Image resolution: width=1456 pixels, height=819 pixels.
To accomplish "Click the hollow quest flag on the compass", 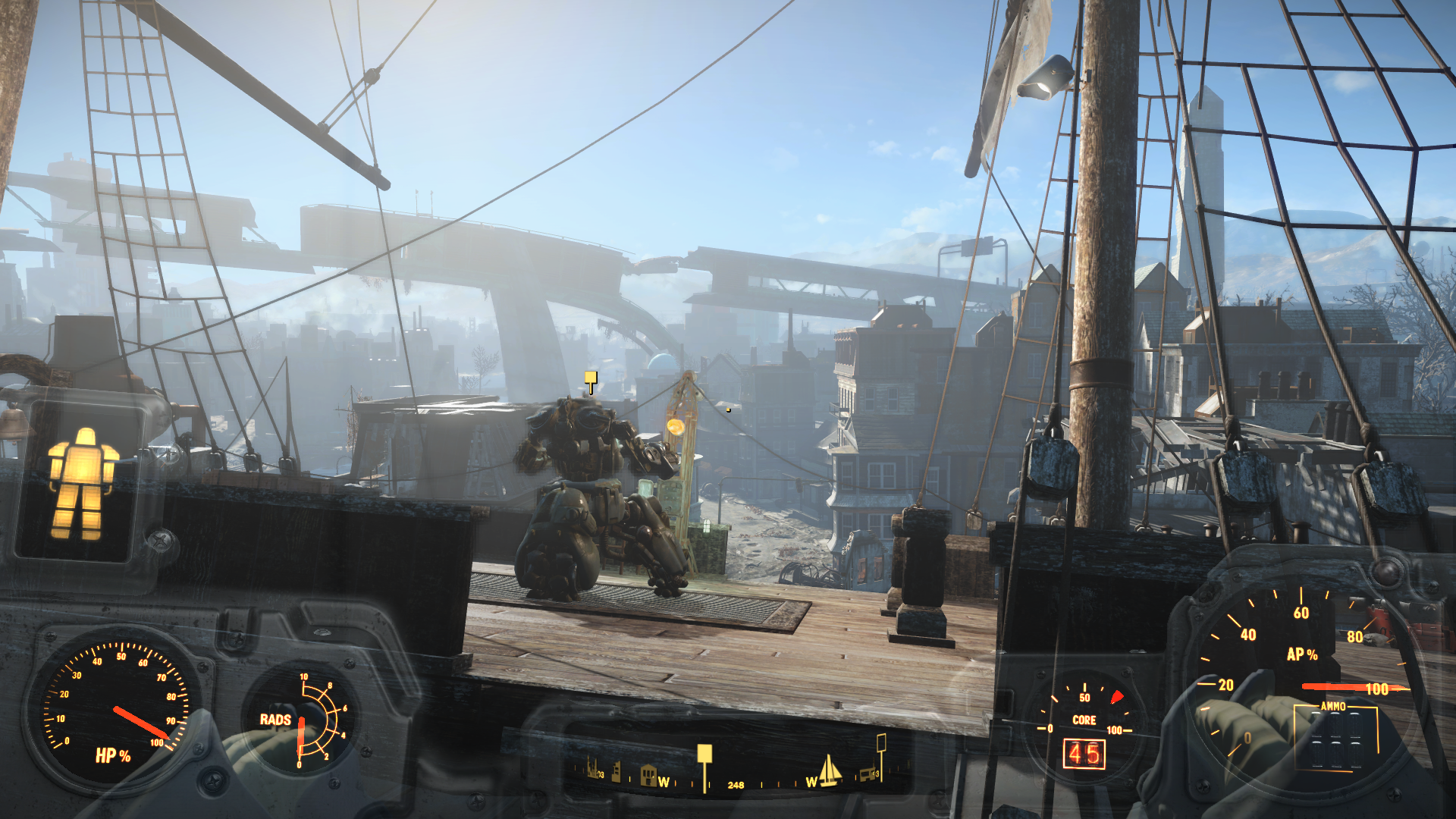I will click(x=881, y=742).
